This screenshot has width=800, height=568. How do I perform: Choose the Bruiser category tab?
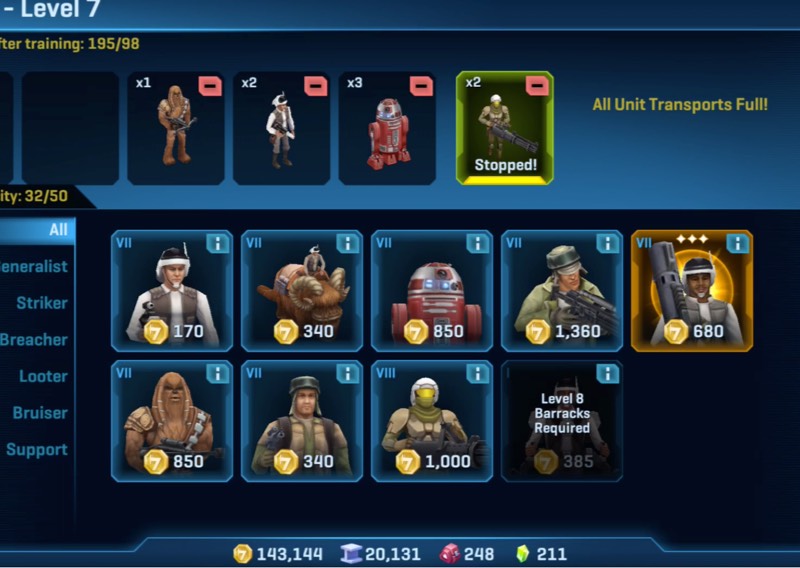(x=41, y=413)
